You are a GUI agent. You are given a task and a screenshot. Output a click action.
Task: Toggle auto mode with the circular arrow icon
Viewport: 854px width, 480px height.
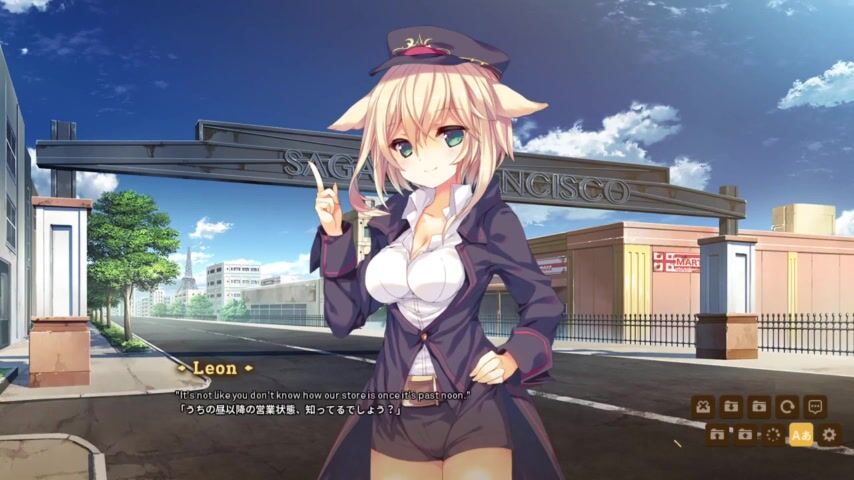coord(787,407)
